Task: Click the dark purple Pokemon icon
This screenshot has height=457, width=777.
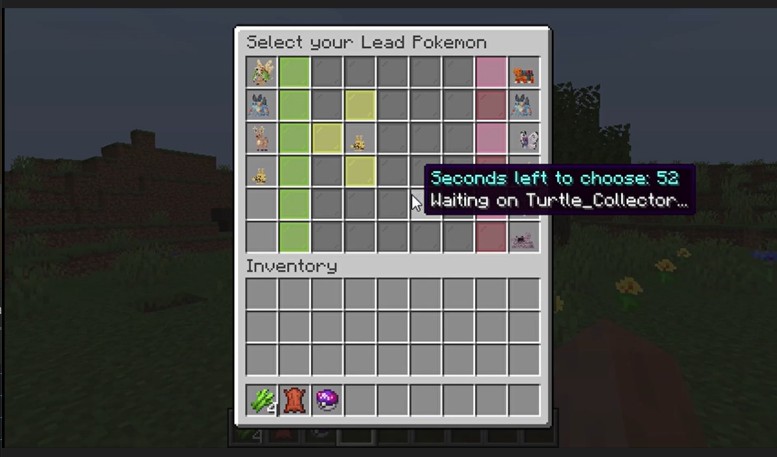Action: tap(523, 237)
